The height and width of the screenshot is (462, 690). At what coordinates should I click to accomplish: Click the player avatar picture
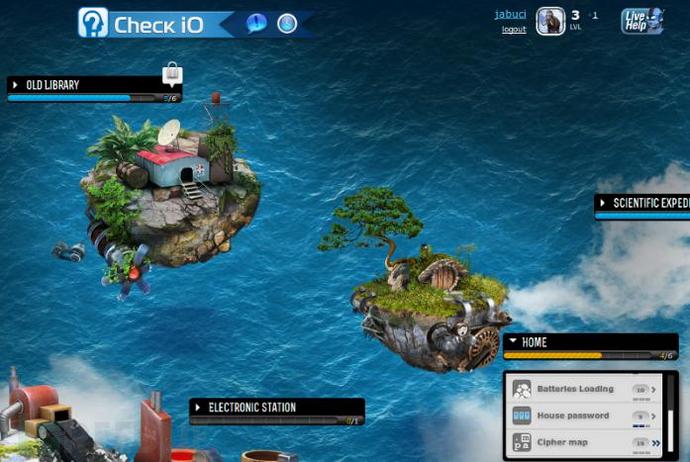pos(550,21)
